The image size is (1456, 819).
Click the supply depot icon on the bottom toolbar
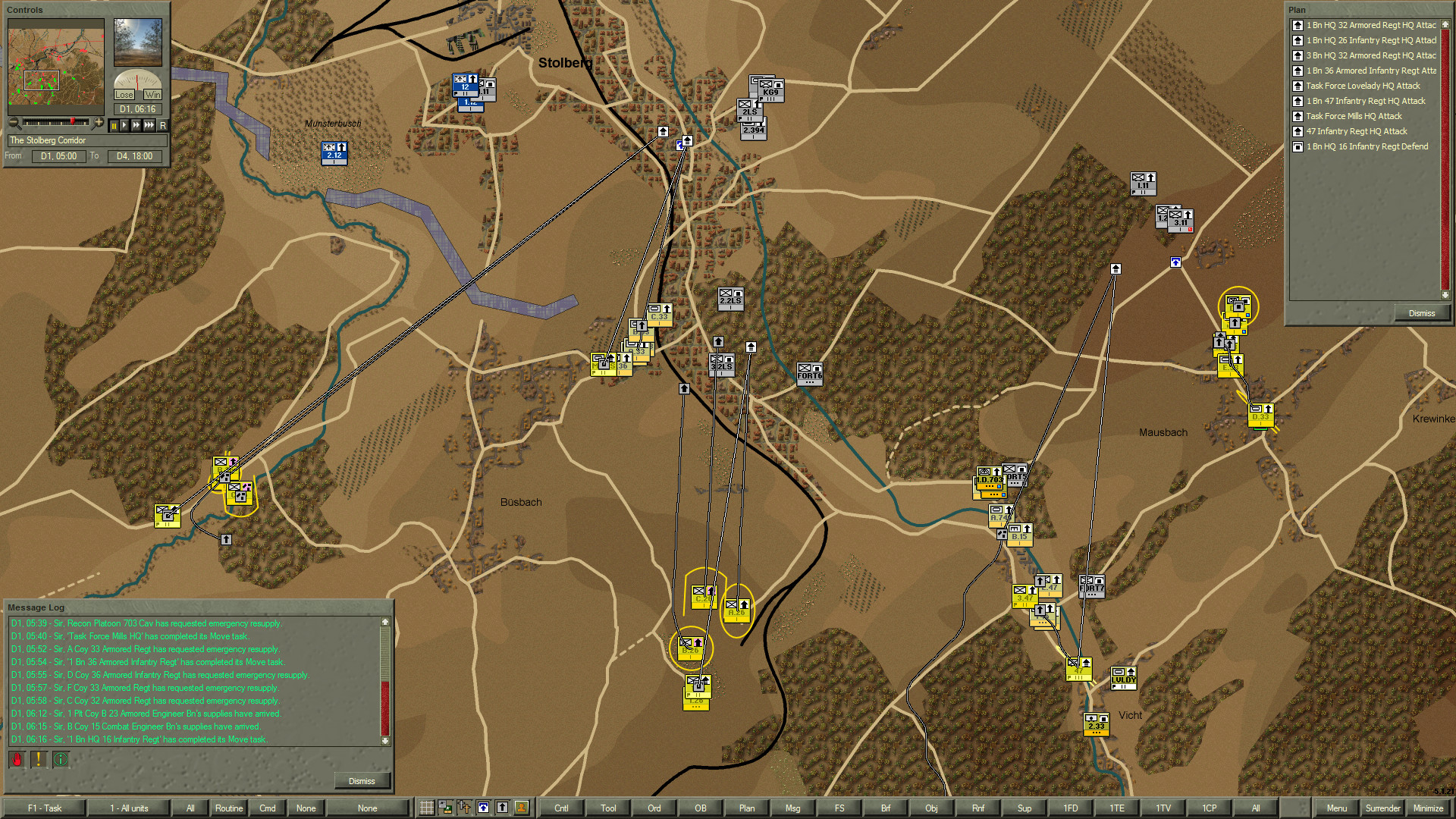445,808
